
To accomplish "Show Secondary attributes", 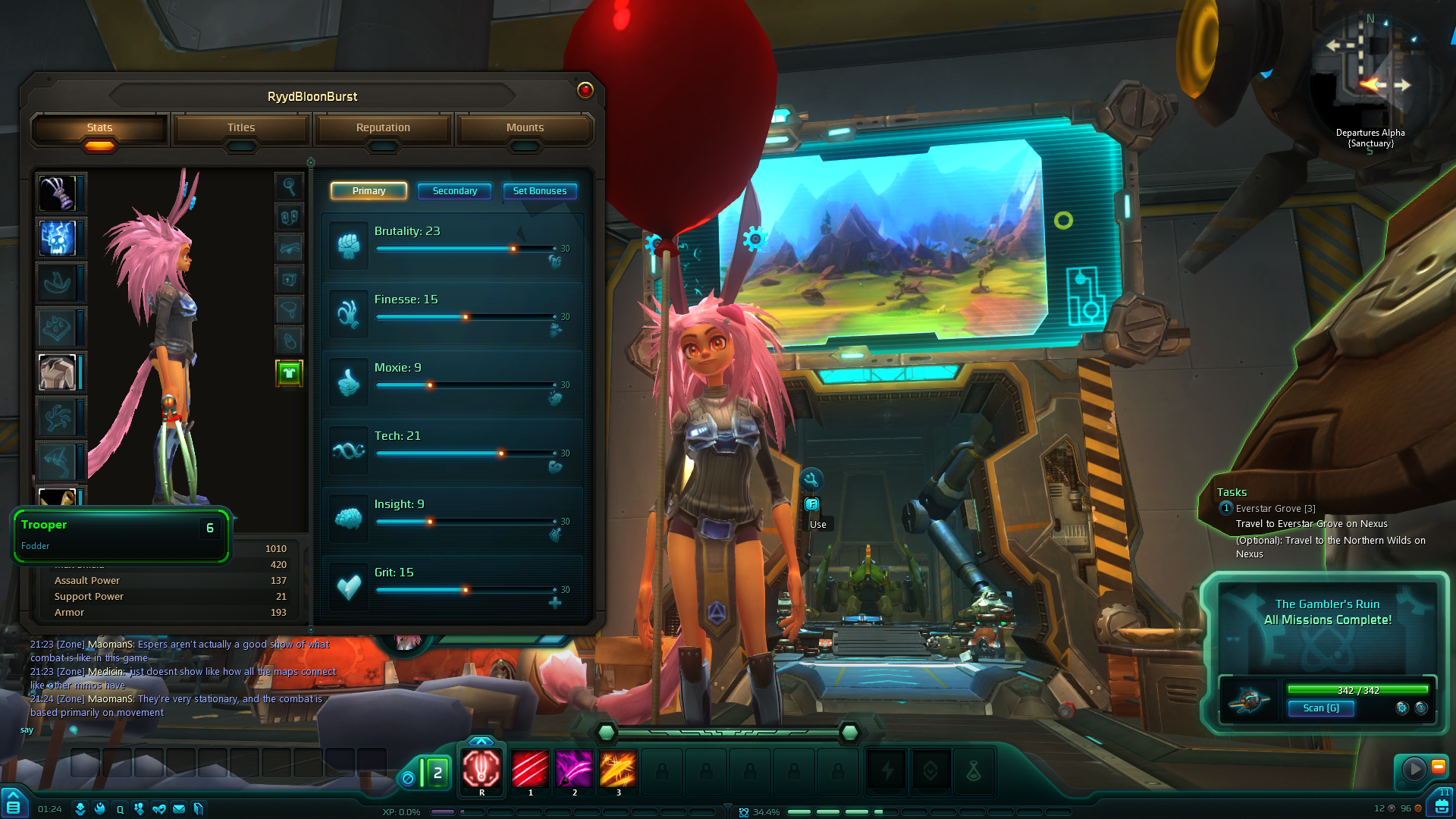I will pos(454,191).
